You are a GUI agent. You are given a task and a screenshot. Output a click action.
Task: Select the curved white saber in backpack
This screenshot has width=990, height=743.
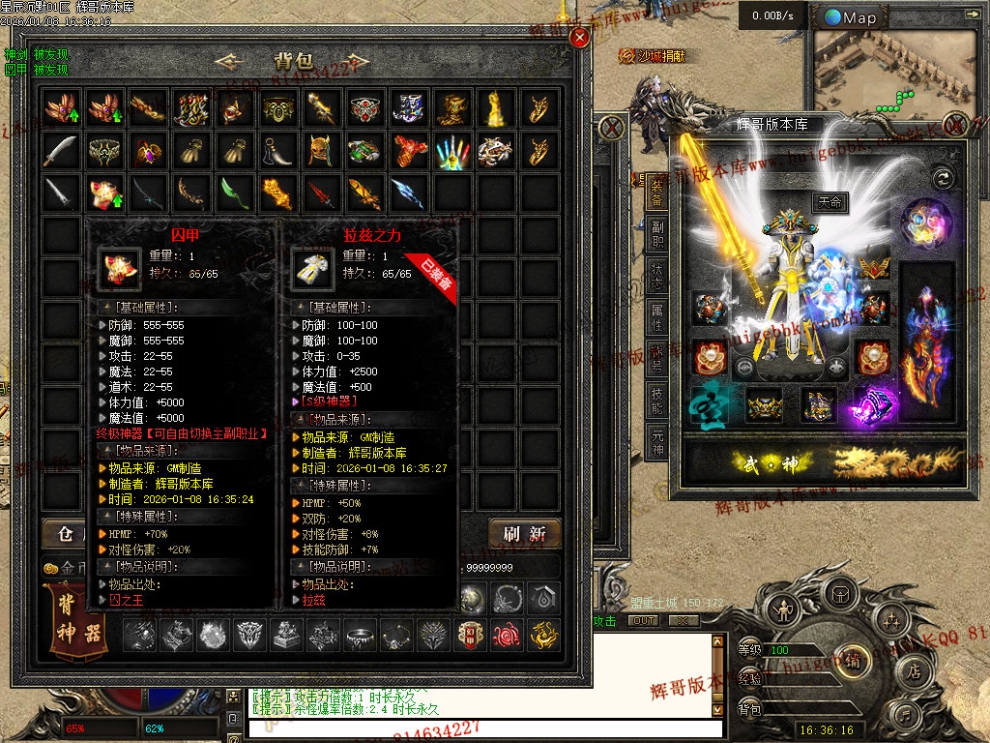tap(61, 150)
